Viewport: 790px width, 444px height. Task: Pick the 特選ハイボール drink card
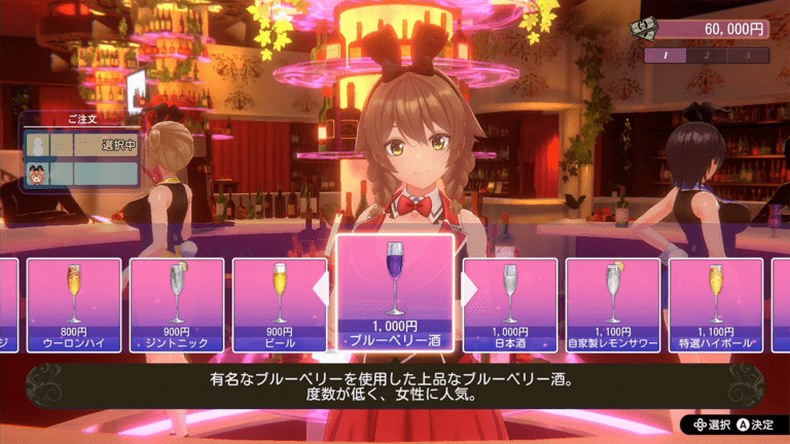click(x=716, y=305)
